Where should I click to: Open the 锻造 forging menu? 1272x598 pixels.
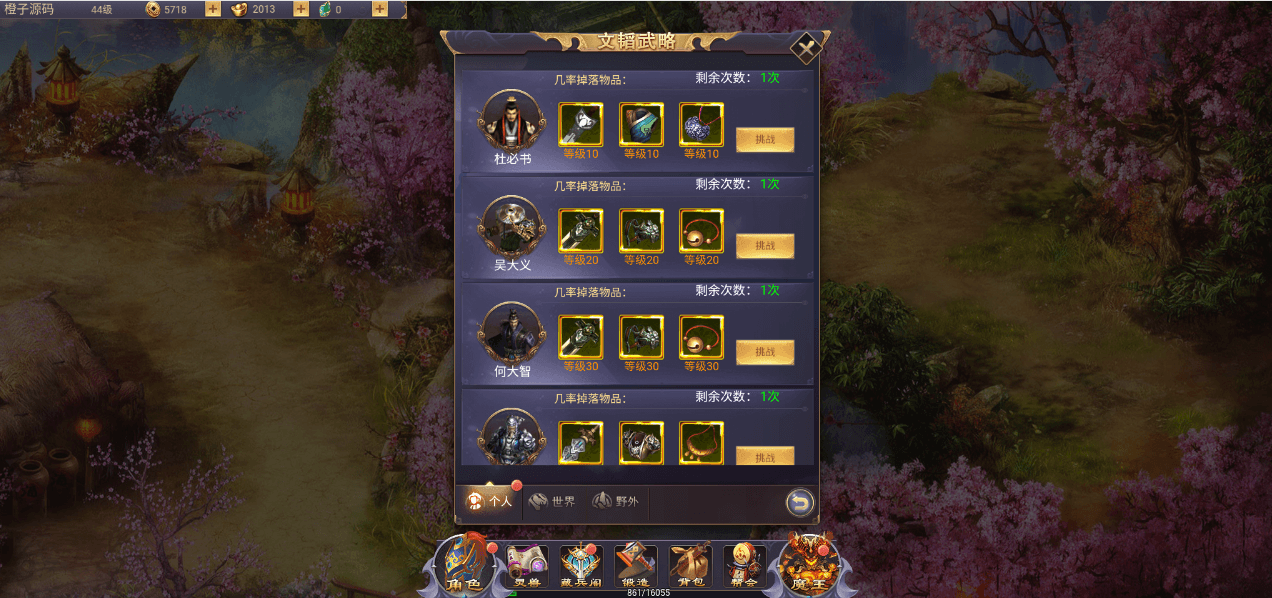pos(635,566)
